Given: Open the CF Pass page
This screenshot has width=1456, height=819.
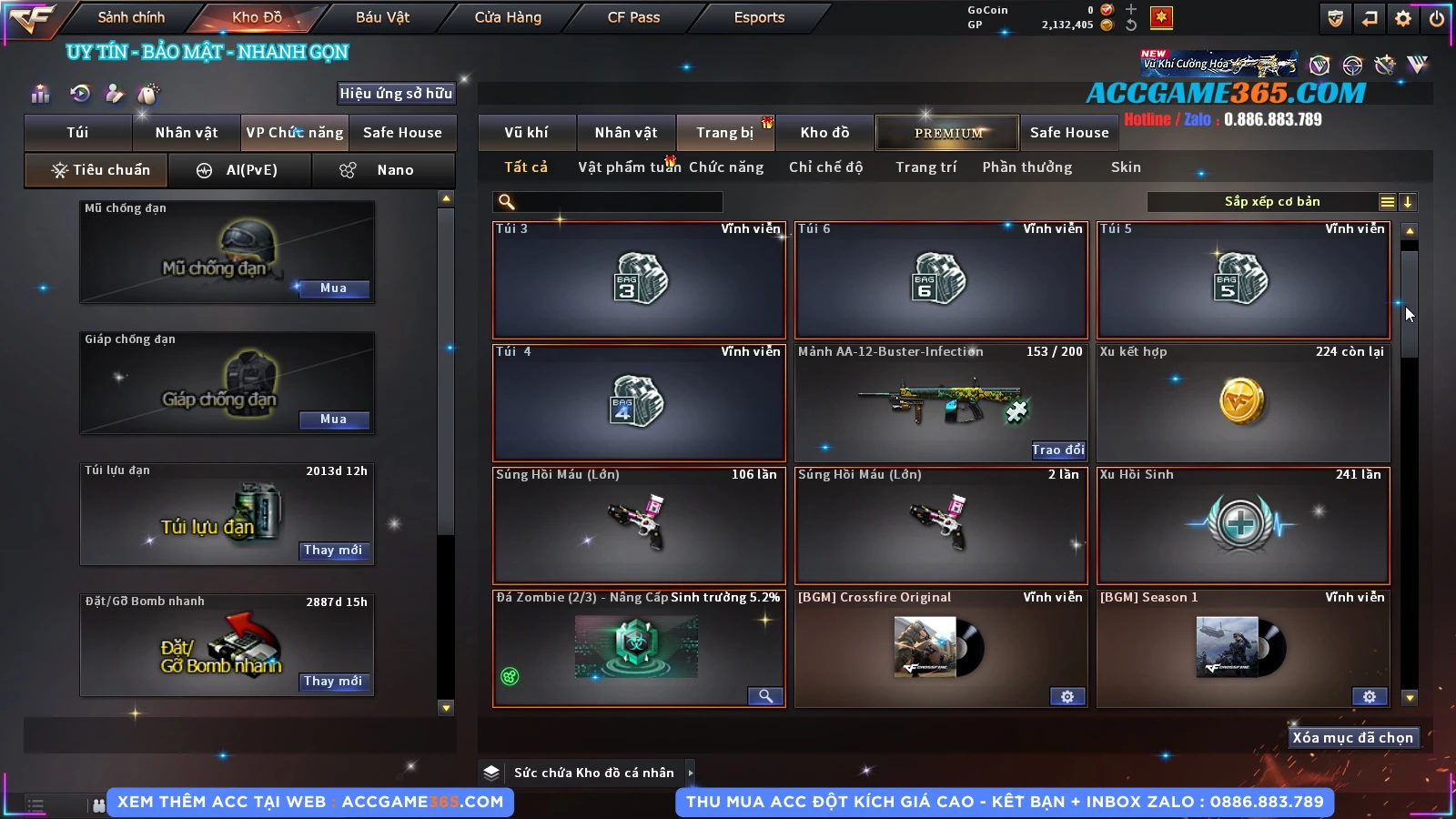Looking at the screenshot, I should (x=633, y=17).
